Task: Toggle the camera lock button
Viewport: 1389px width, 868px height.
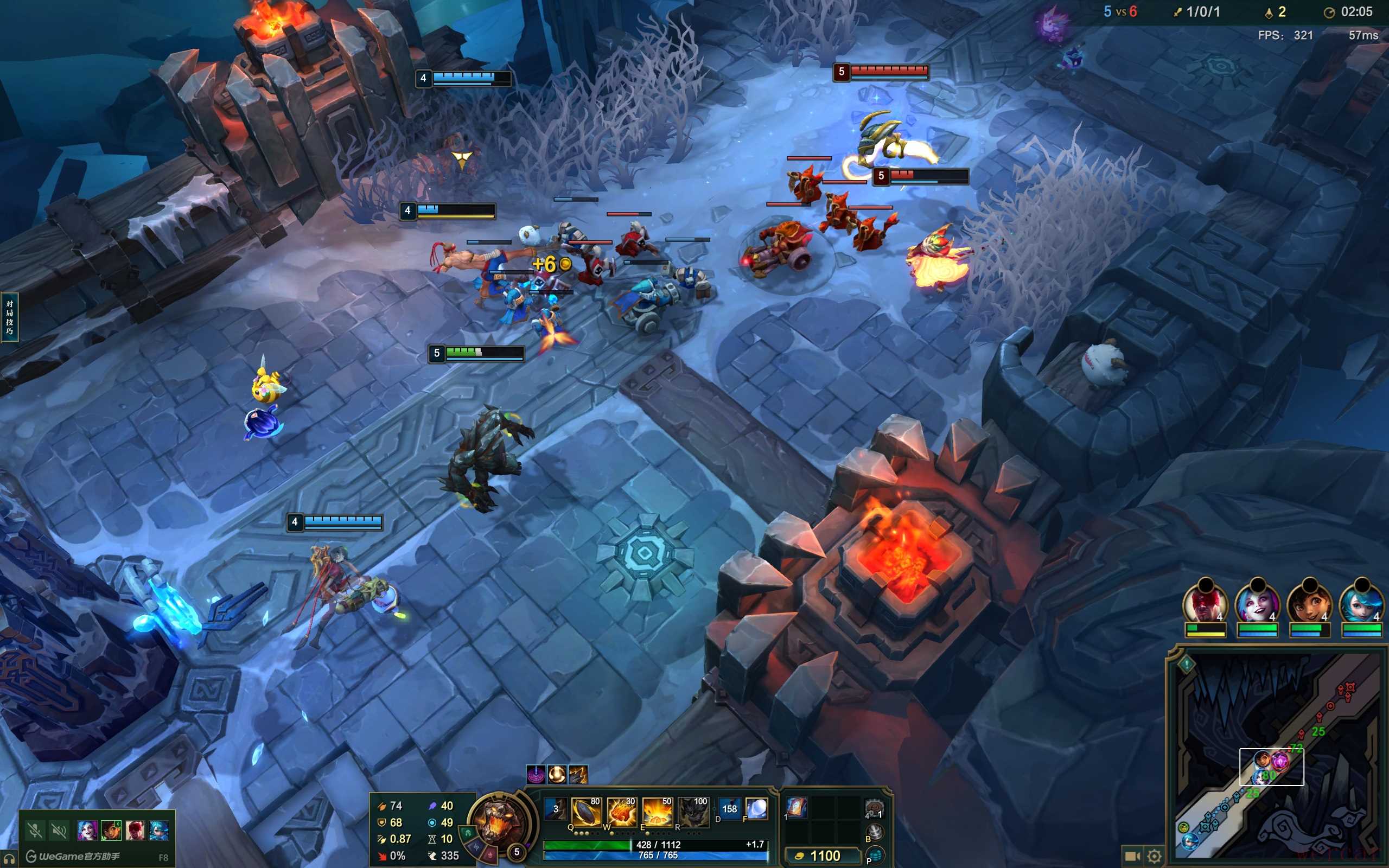Action: coord(1132,856)
